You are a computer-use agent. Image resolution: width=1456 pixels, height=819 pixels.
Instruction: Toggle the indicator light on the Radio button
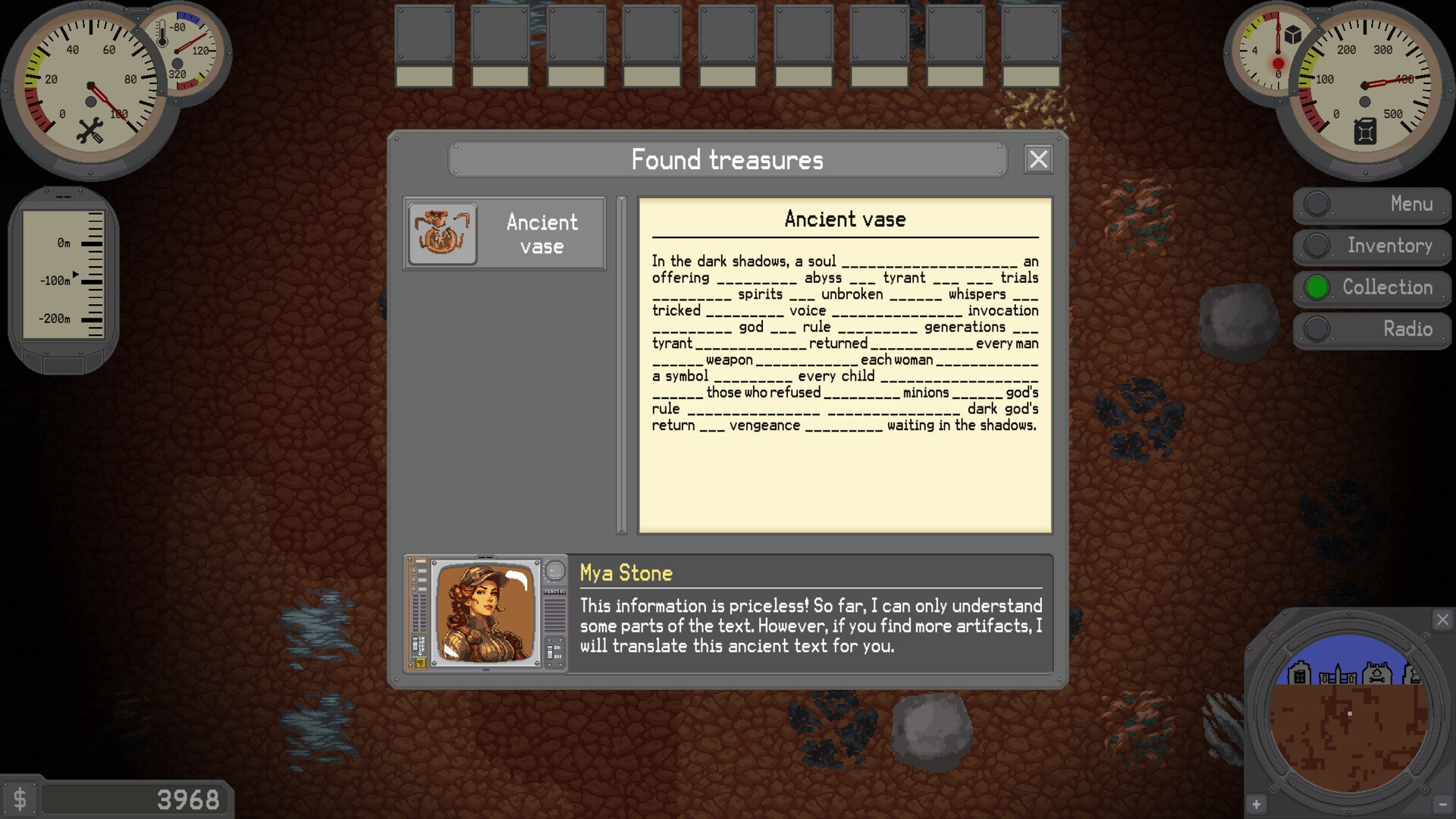[x=1317, y=329]
